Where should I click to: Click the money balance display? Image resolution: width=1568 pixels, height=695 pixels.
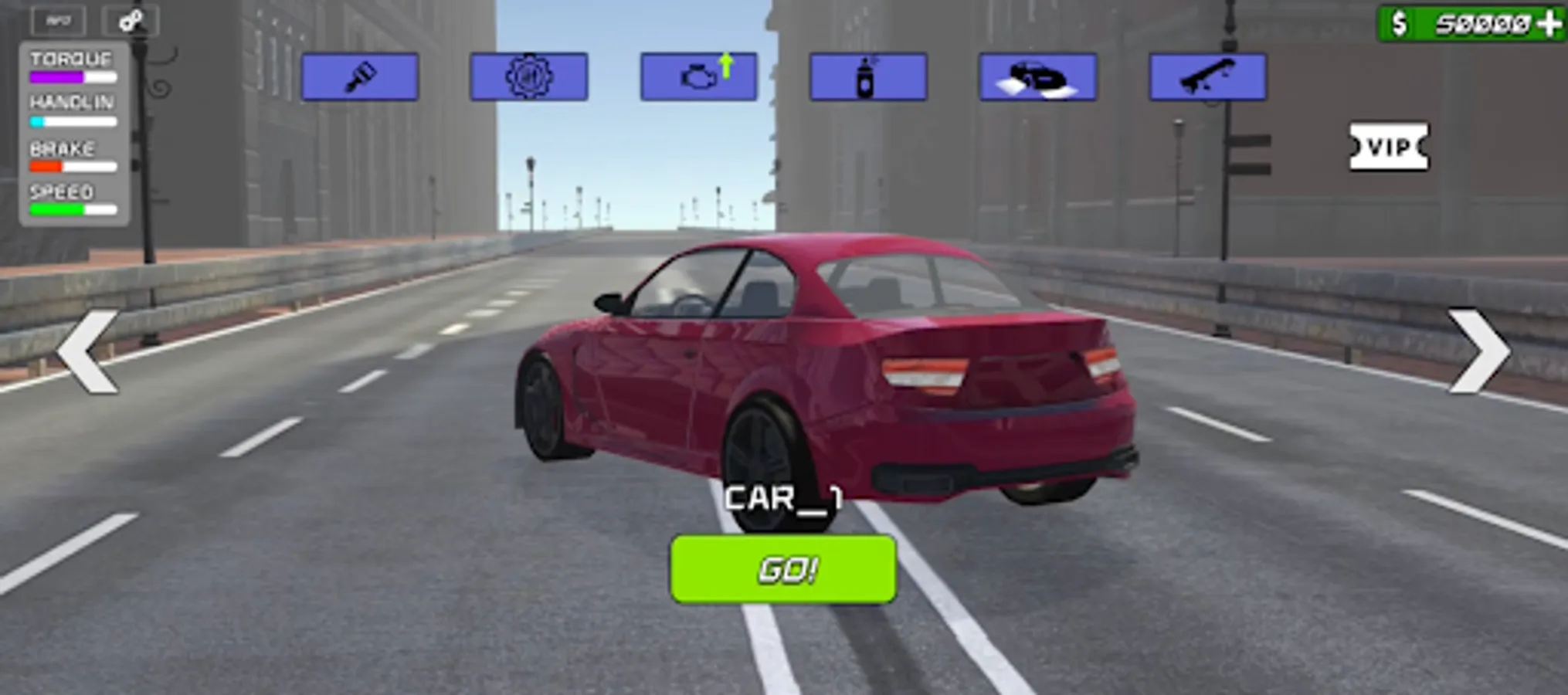point(1483,23)
